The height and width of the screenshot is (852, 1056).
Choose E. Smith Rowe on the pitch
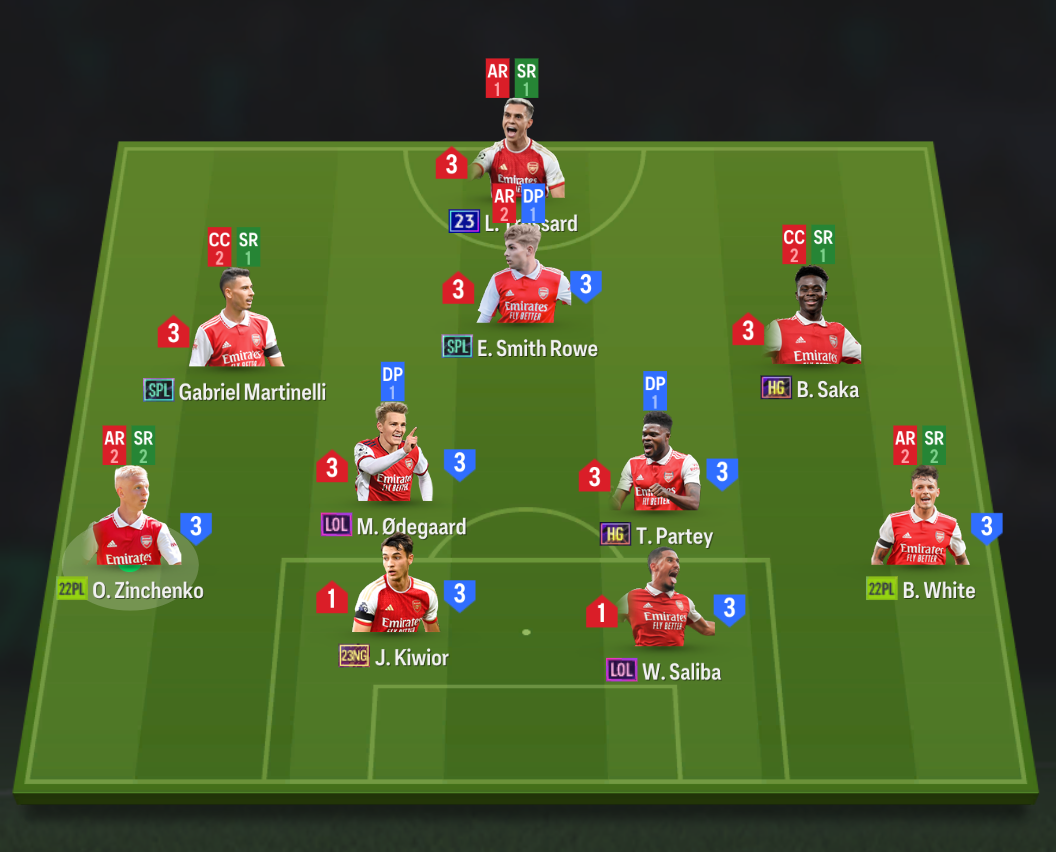(x=525, y=292)
